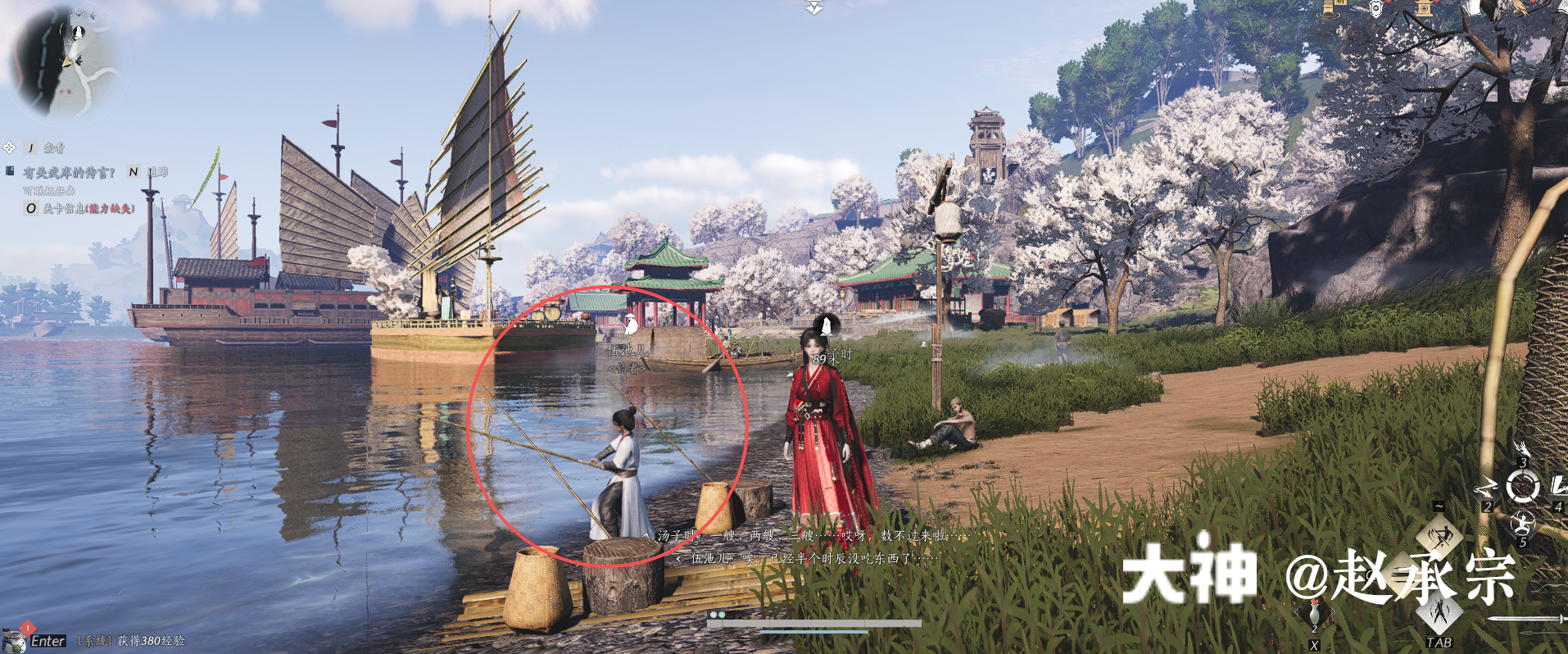The image size is (1568, 654).
Task: Open the golden pedestal icon in top bar
Action: pyautogui.click(x=1425, y=8)
